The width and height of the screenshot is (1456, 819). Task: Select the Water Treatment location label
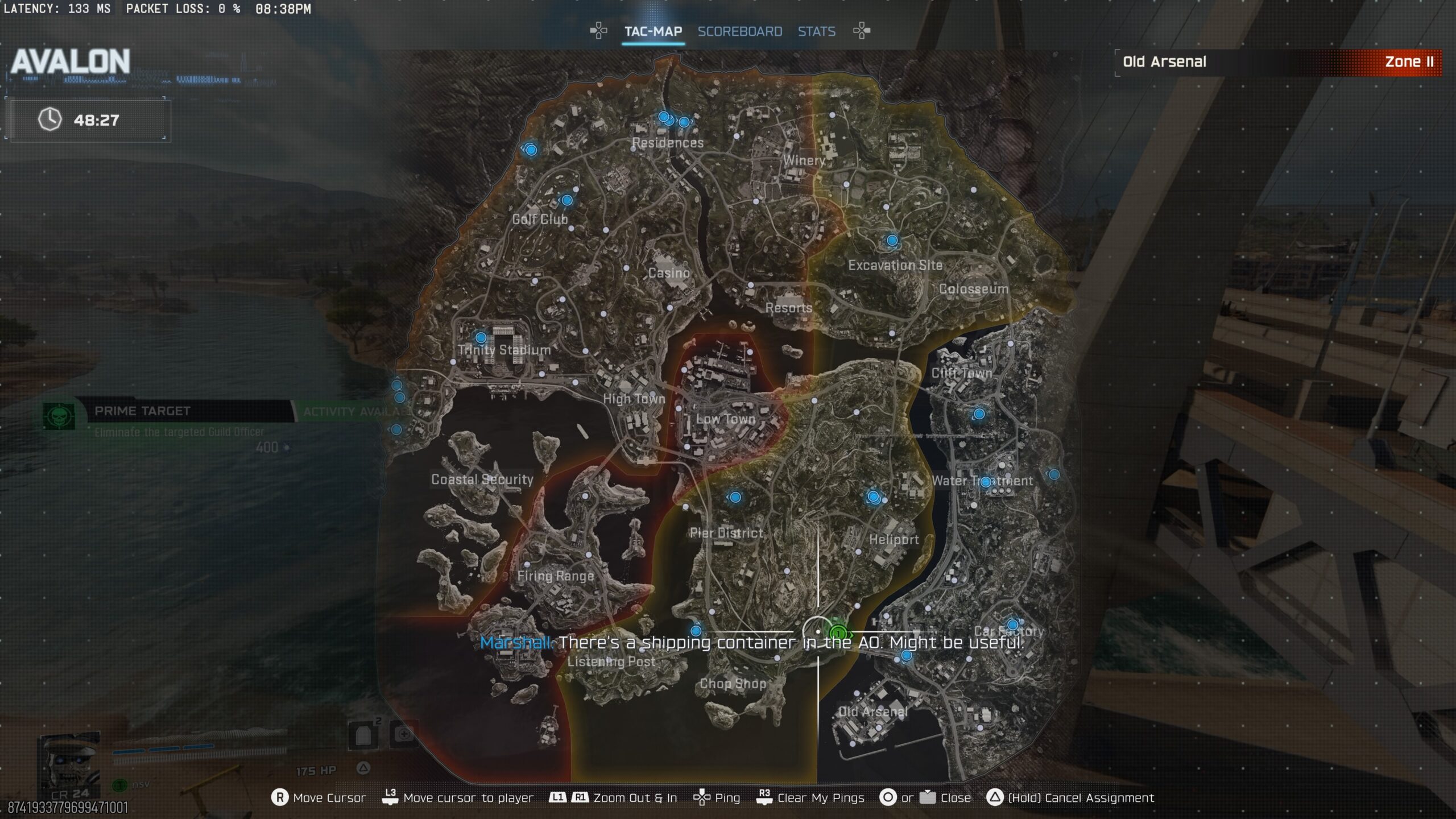click(982, 481)
